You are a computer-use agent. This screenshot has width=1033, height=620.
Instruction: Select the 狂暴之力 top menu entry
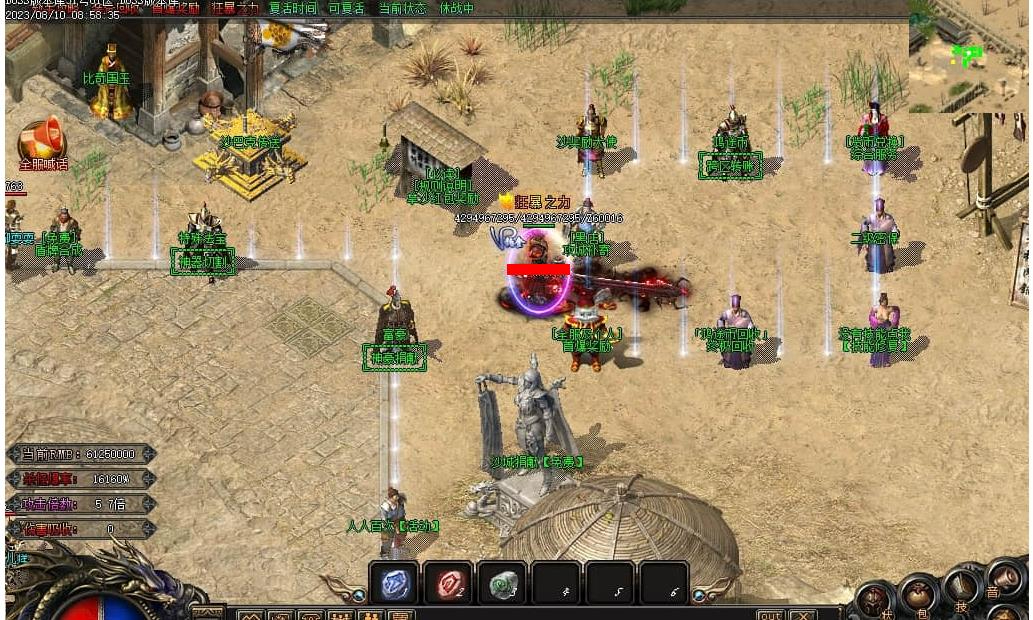pos(234,8)
